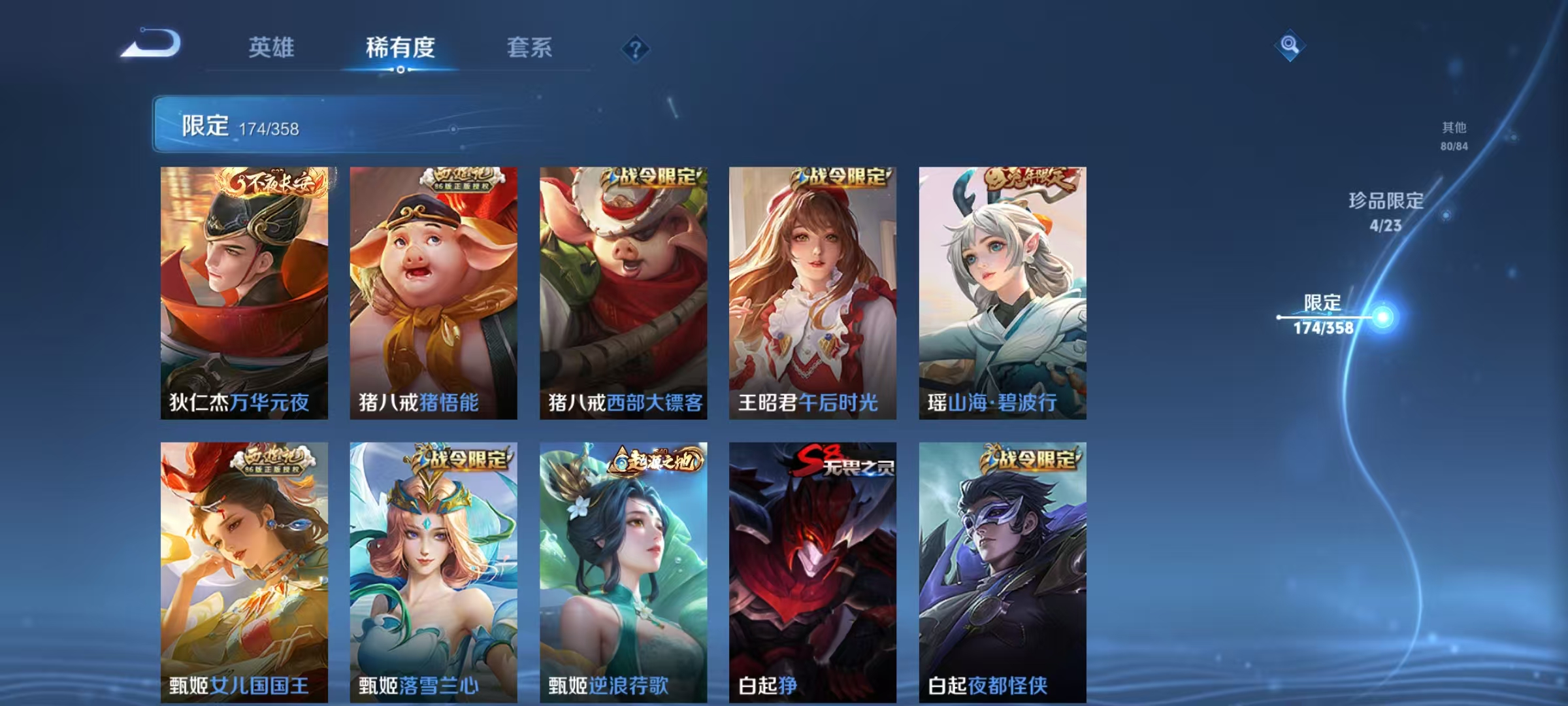Switch to the 英雄 tab
Viewport: 1568px width, 706px height.
273,47
